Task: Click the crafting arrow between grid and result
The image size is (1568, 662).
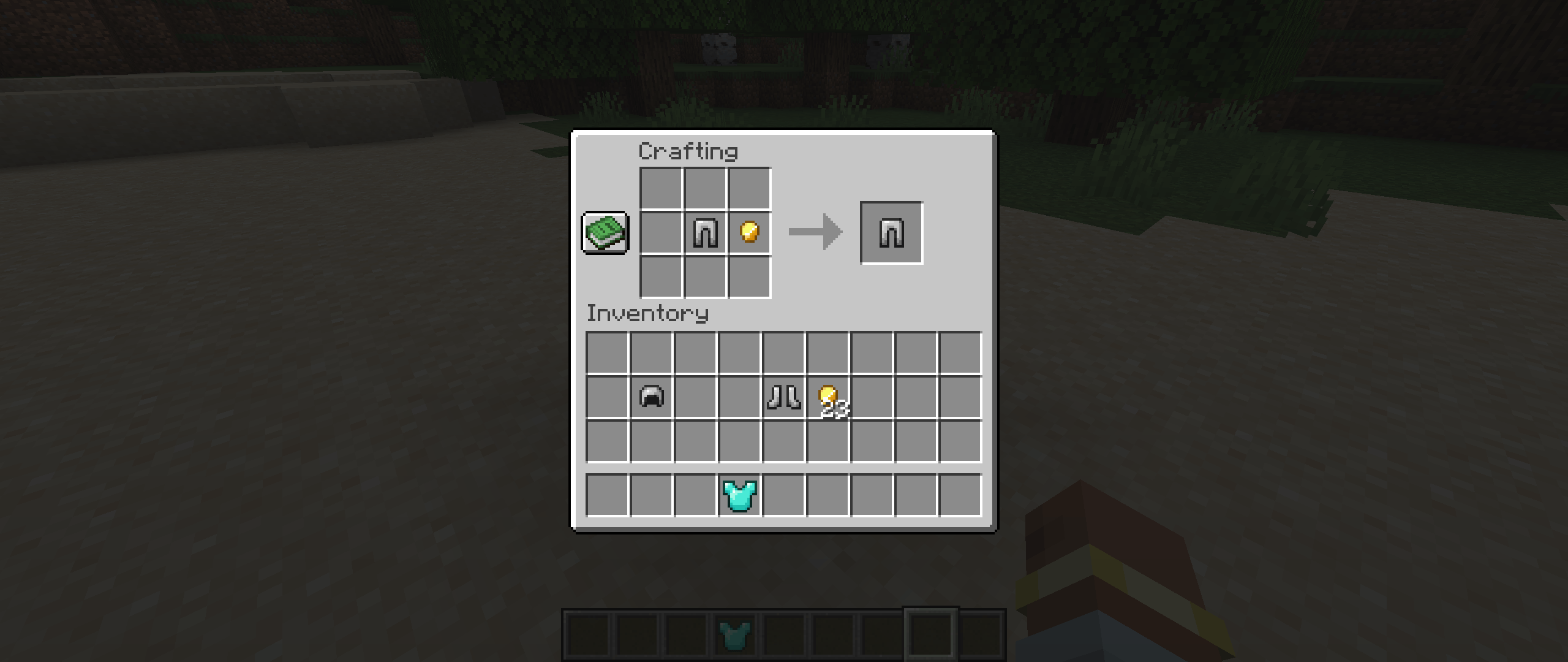Action: (815, 233)
